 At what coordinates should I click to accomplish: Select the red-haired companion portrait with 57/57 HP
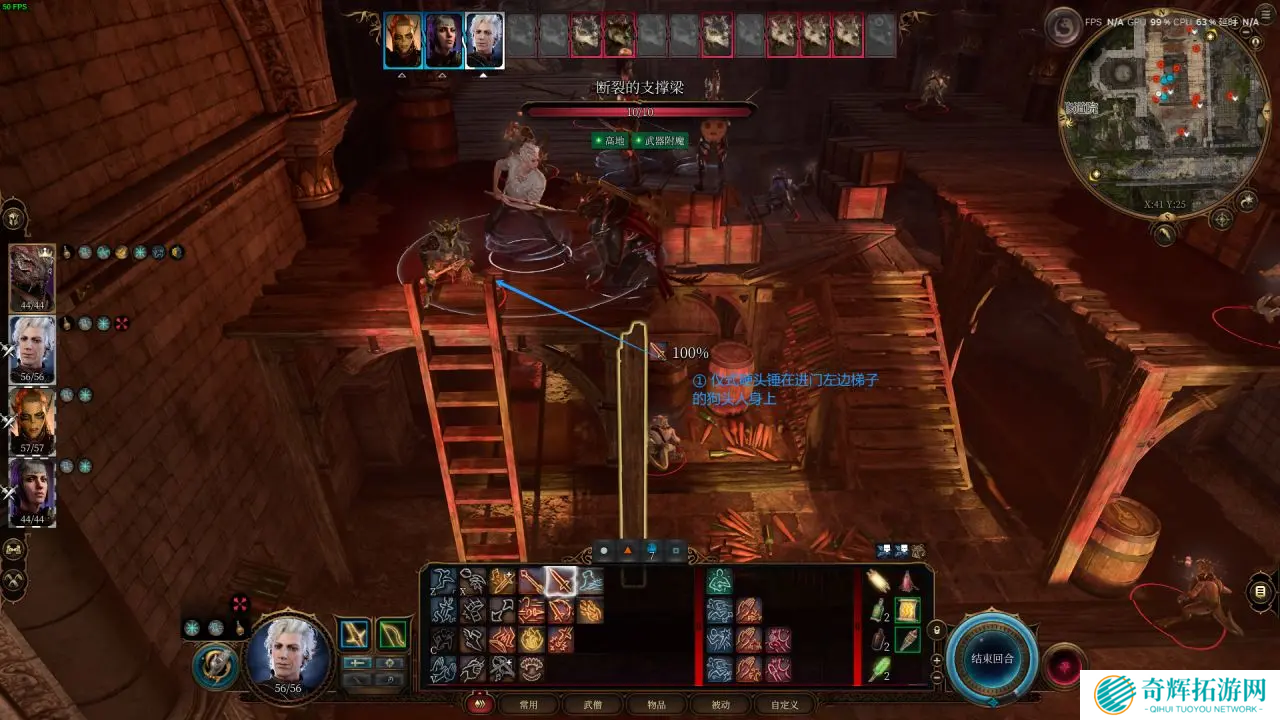coord(32,418)
